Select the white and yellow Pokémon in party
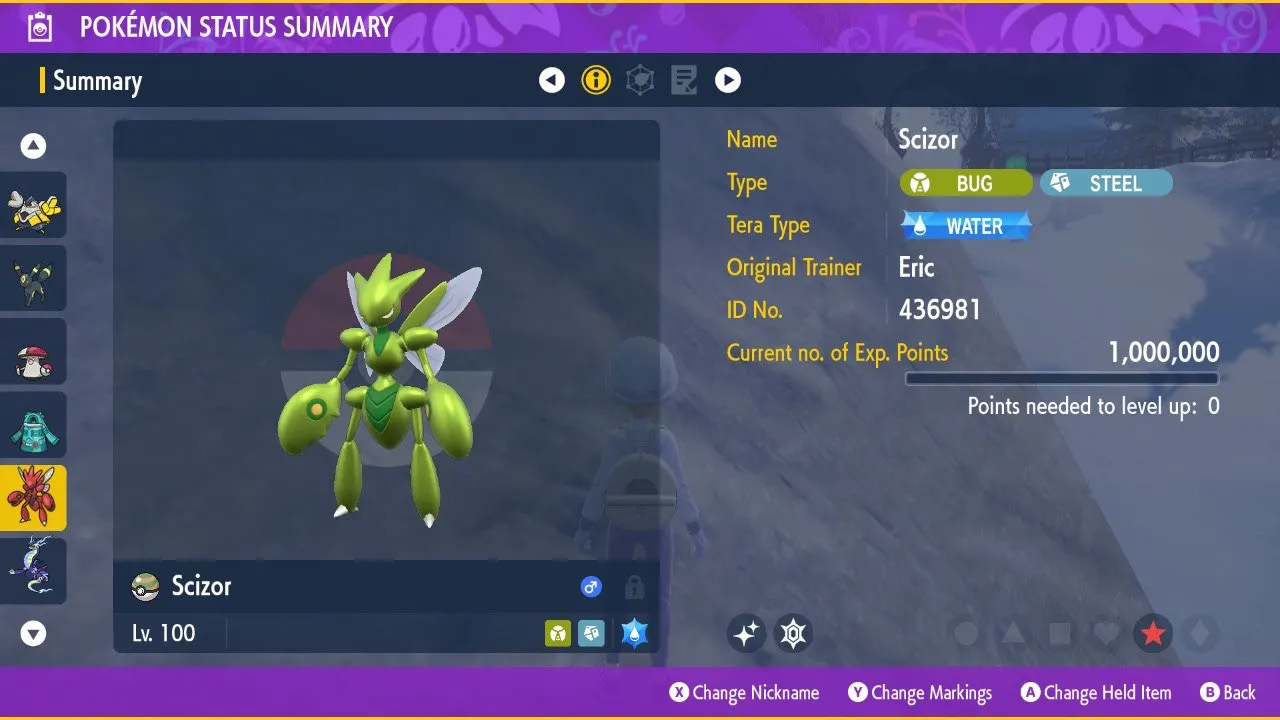 pos(34,205)
